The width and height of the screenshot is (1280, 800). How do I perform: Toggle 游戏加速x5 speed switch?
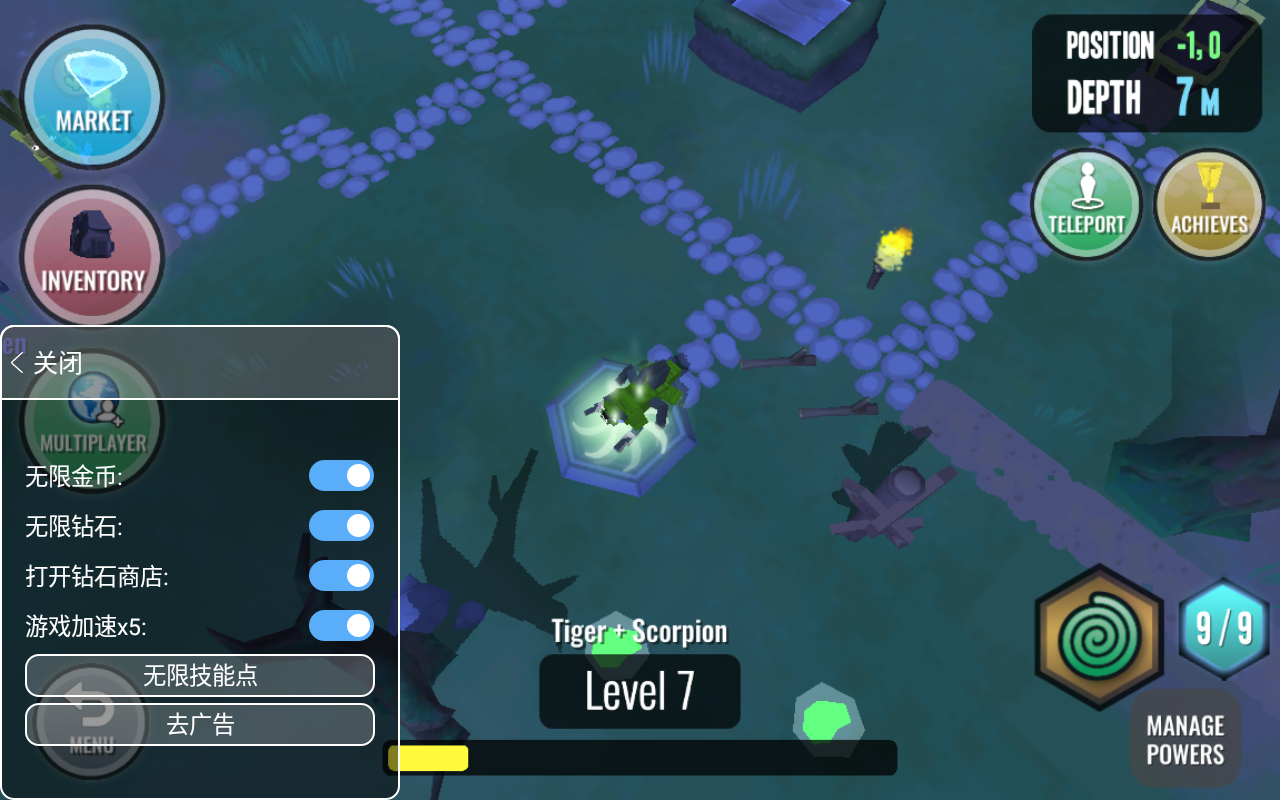click(x=341, y=626)
